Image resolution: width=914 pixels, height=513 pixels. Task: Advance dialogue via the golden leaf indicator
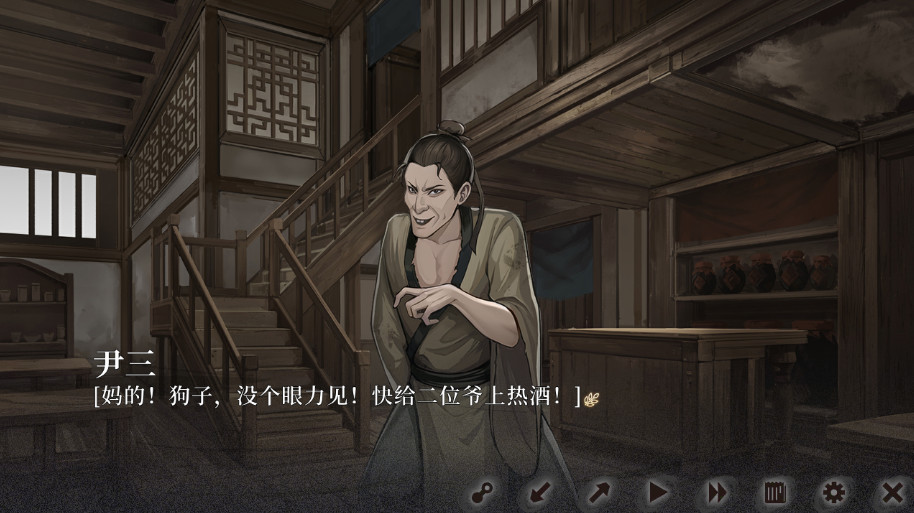click(x=592, y=398)
